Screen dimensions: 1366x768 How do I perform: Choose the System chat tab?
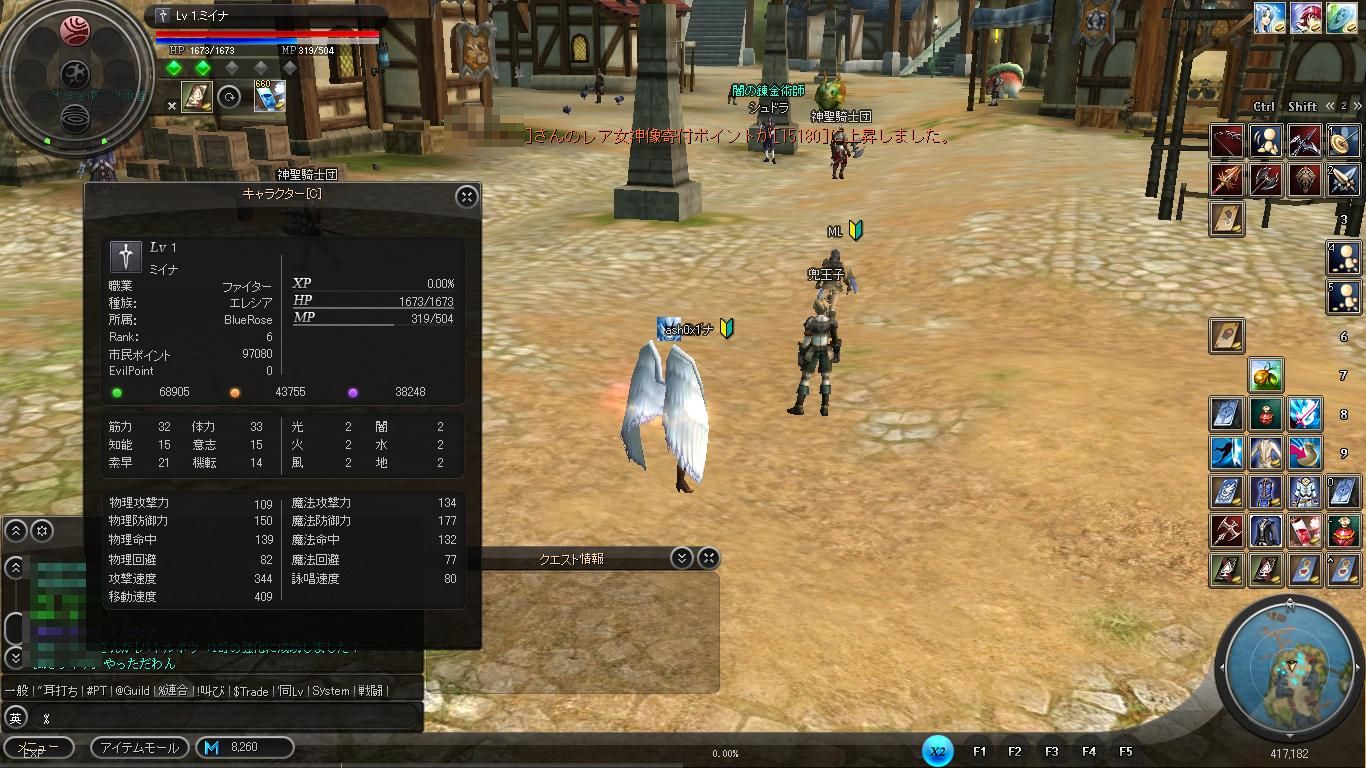(330, 690)
